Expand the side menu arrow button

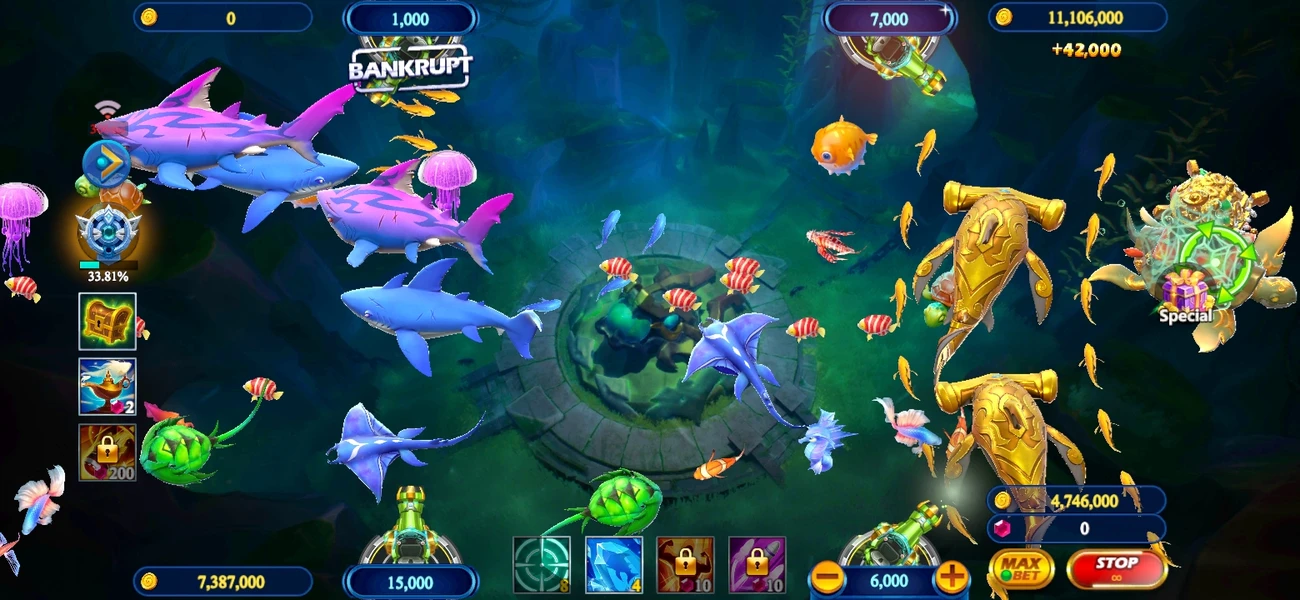tap(106, 162)
